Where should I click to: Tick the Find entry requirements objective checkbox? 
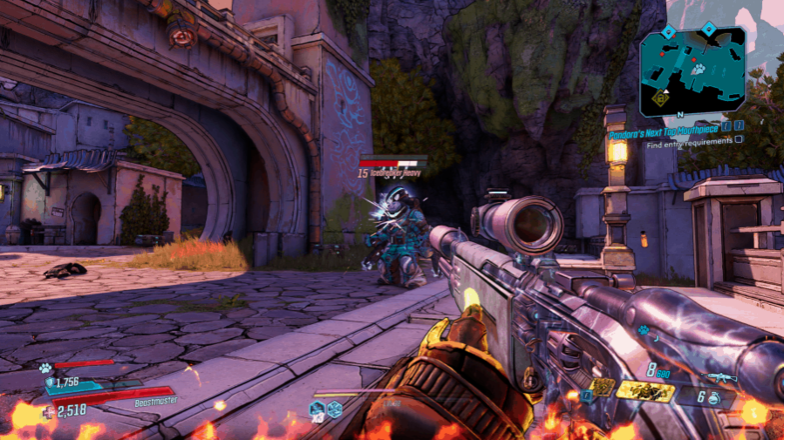click(x=738, y=142)
